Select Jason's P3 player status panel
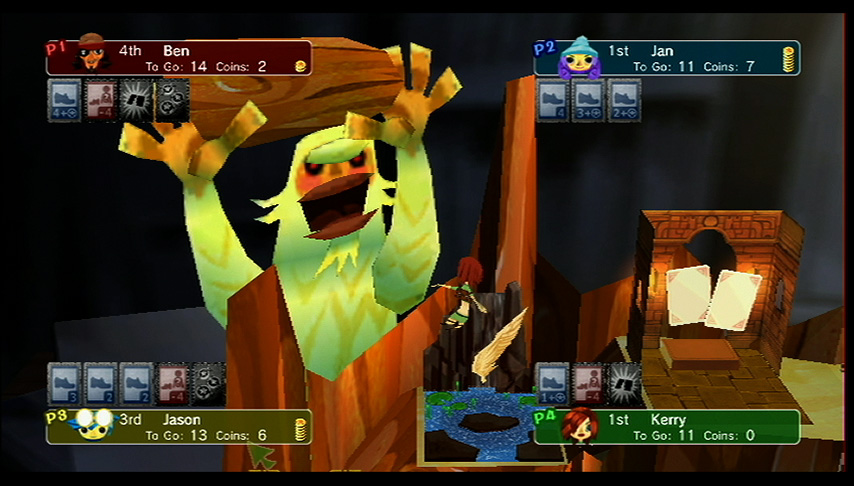The height and width of the screenshot is (486, 854). click(x=180, y=427)
